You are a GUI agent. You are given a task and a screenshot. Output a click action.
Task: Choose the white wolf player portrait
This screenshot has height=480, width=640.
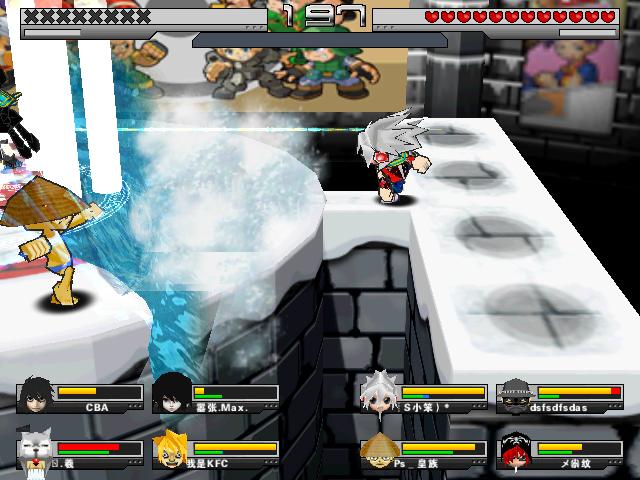coord(35,449)
